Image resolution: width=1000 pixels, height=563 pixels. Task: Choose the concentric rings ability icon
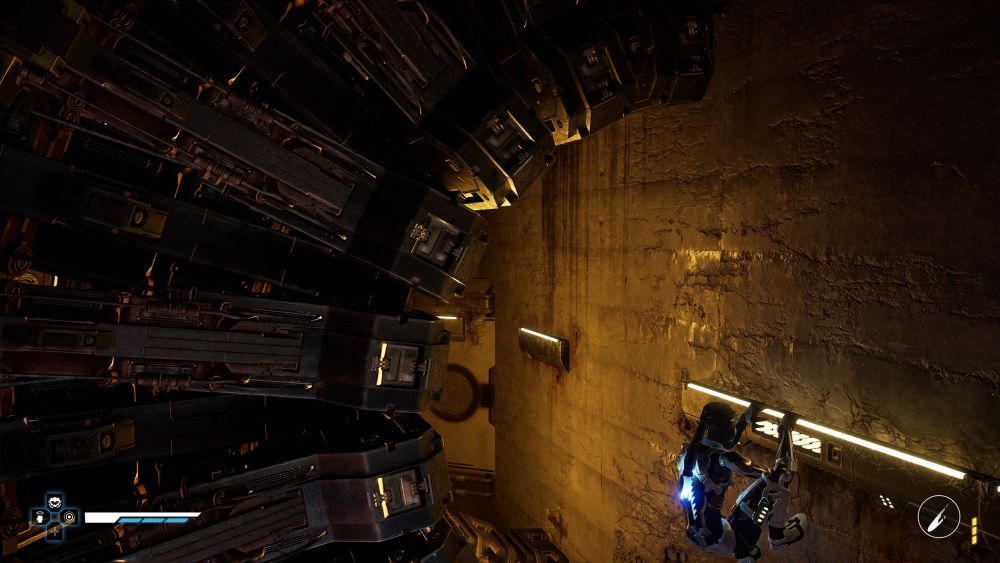pyautogui.click(x=68, y=517)
